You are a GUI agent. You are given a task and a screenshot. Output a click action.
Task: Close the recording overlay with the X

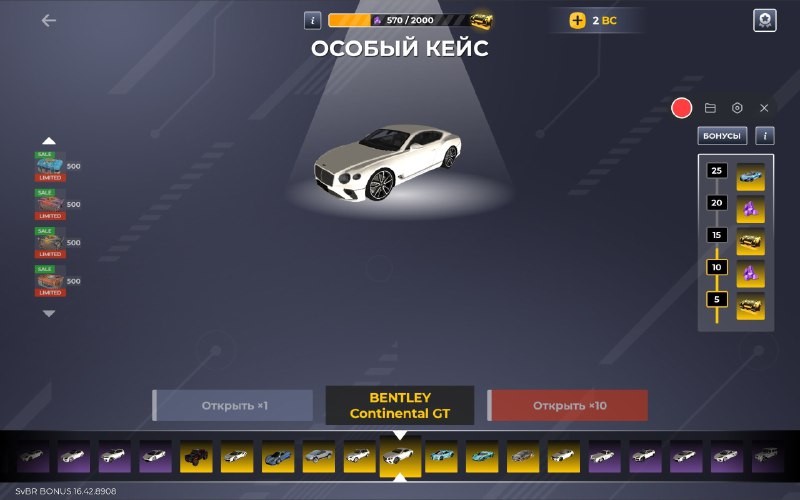764,108
